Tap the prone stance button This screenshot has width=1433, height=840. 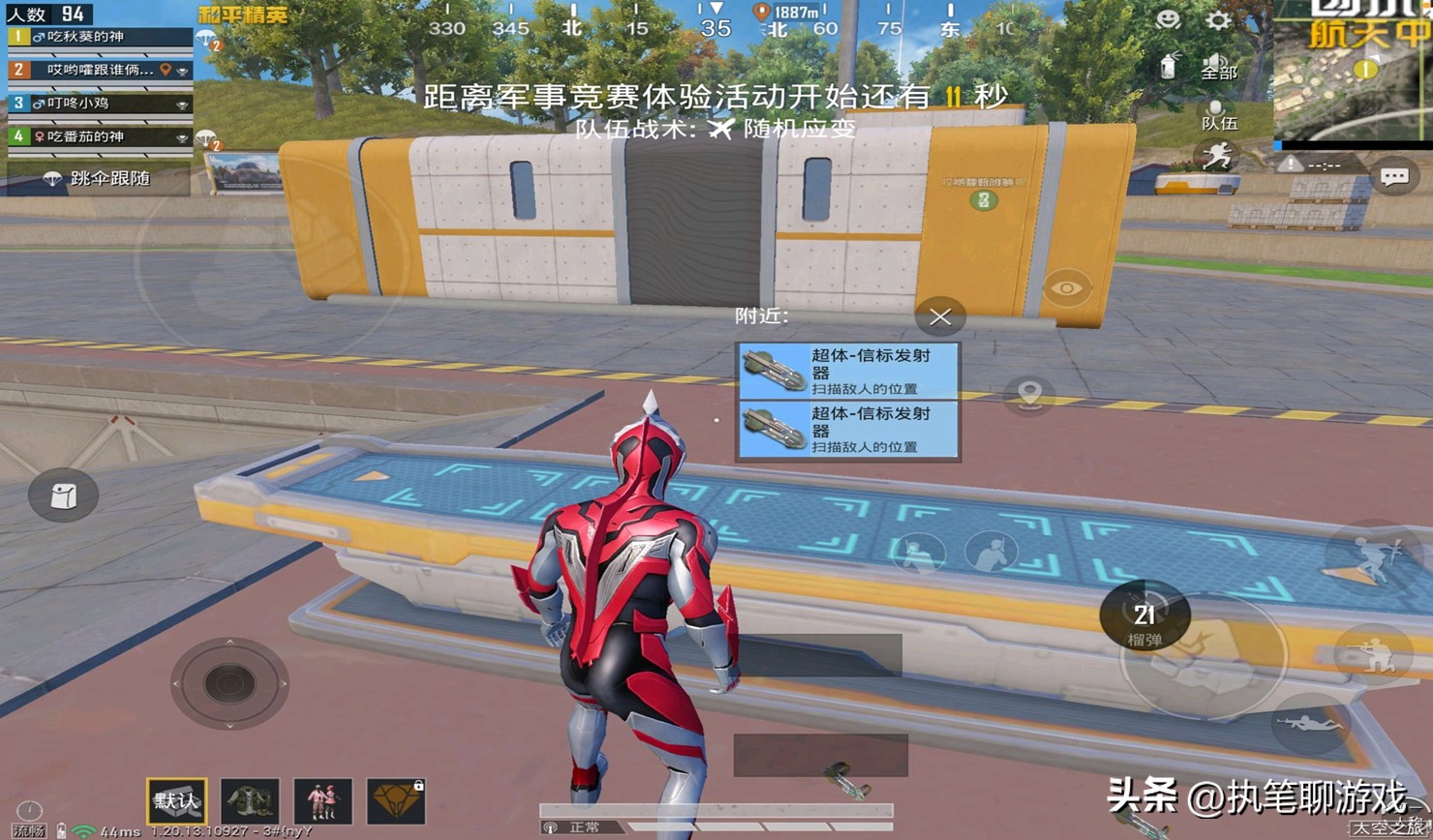pyautogui.click(x=1309, y=724)
